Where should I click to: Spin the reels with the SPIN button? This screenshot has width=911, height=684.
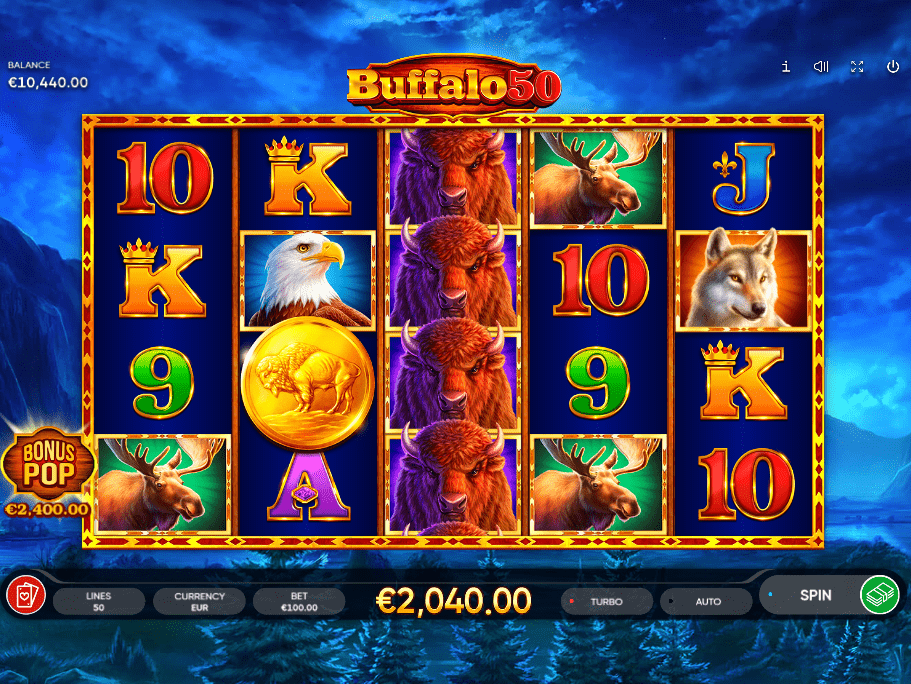[815, 595]
